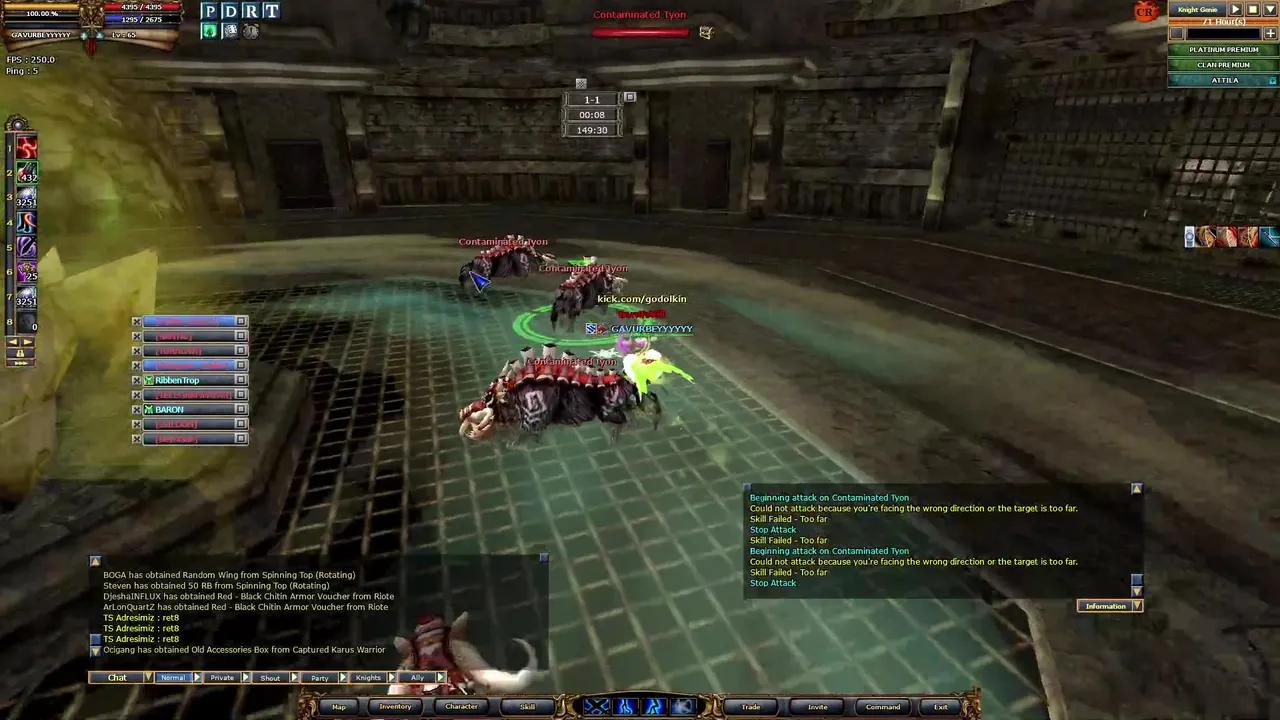1280x720 pixels.
Task: Open the Party chat channel dropdown arrow
Action: coord(342,677)
